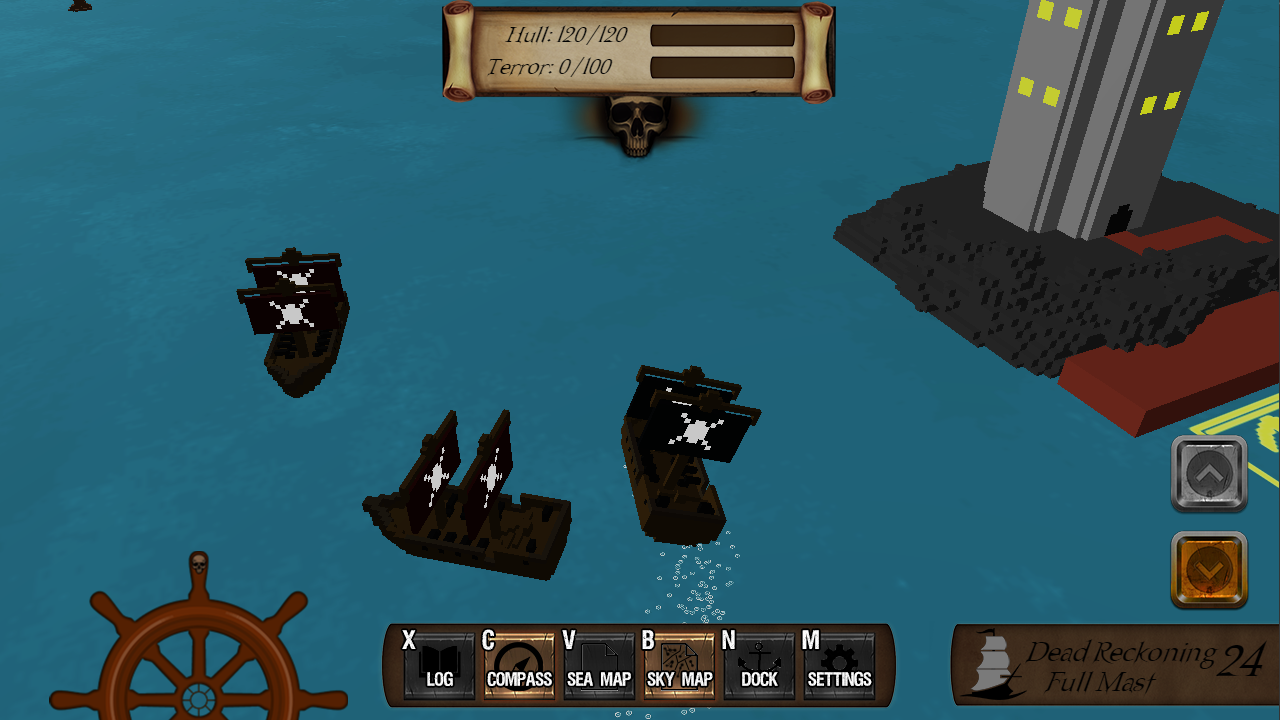Show the Sky Map
This screenshot has width=1280, height=720.
[679, 666]
